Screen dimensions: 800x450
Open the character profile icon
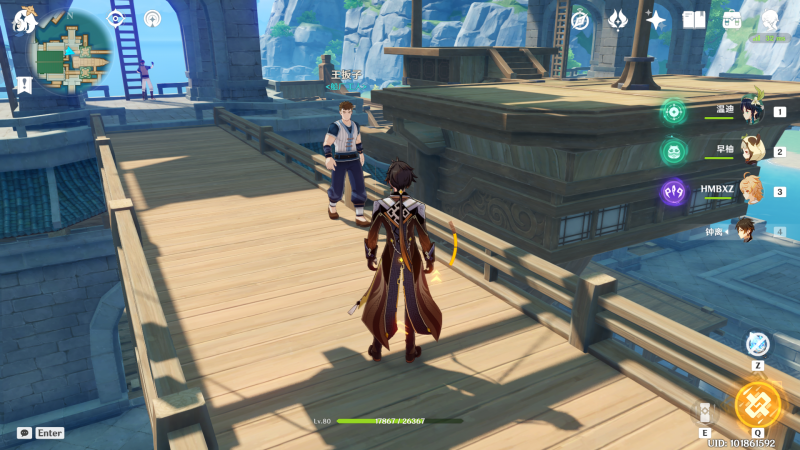[x=770, y=19]
